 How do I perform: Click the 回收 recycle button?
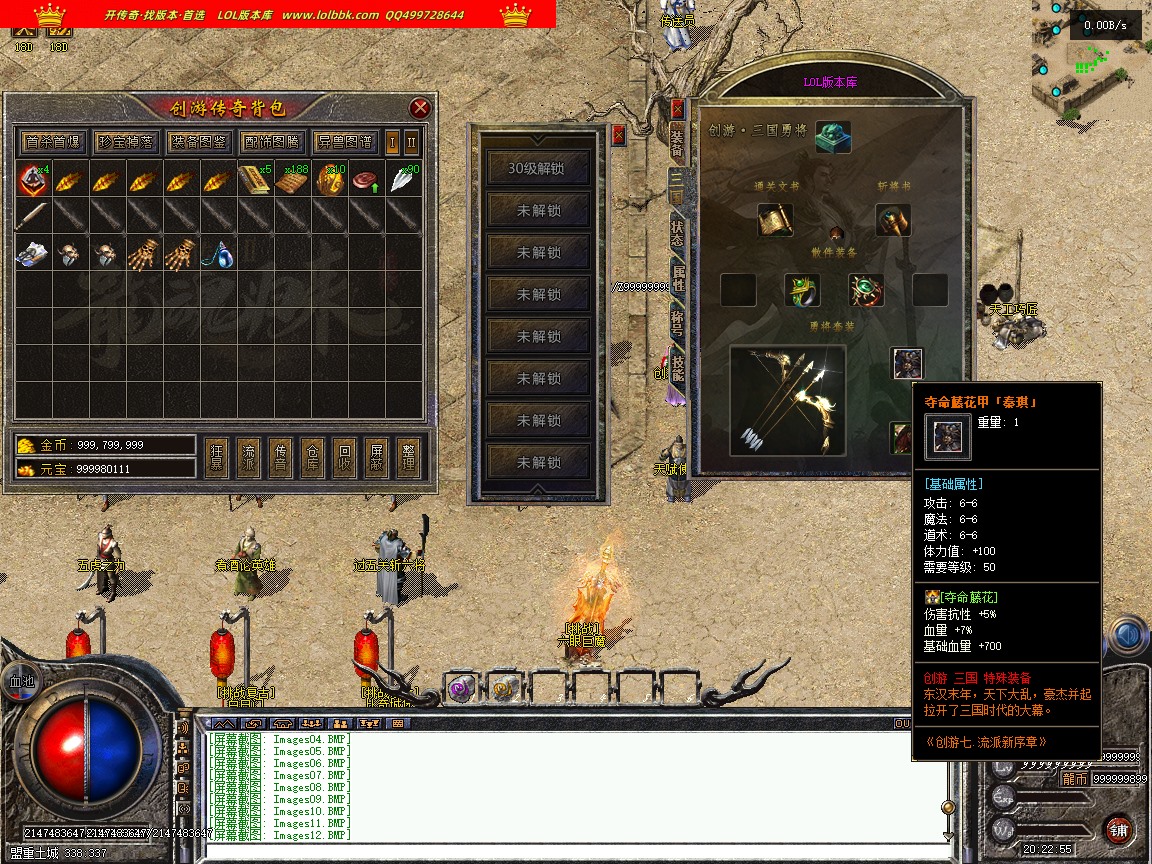(x=344, y=458)
